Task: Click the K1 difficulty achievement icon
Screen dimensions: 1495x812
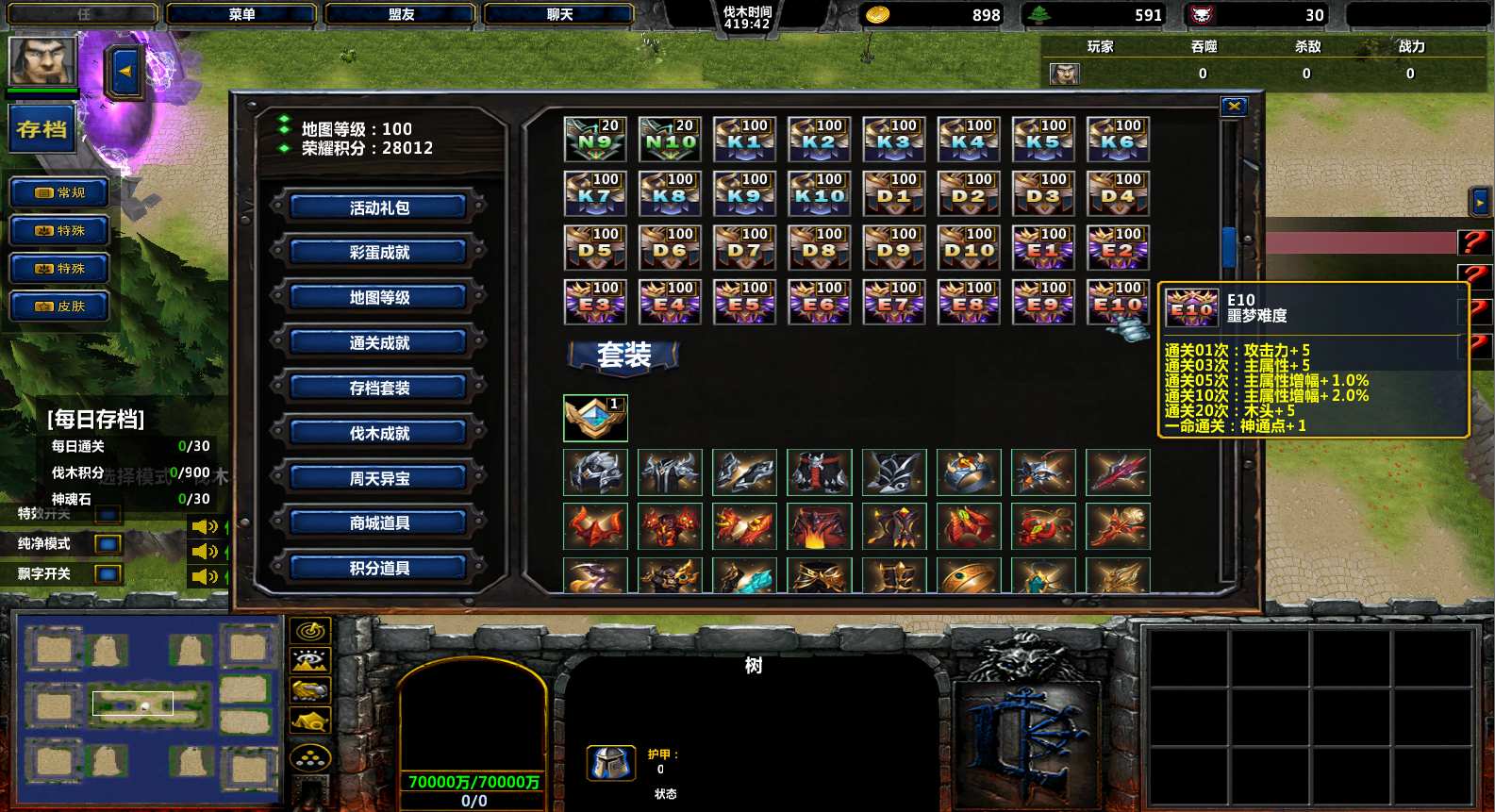Action: 744,140
